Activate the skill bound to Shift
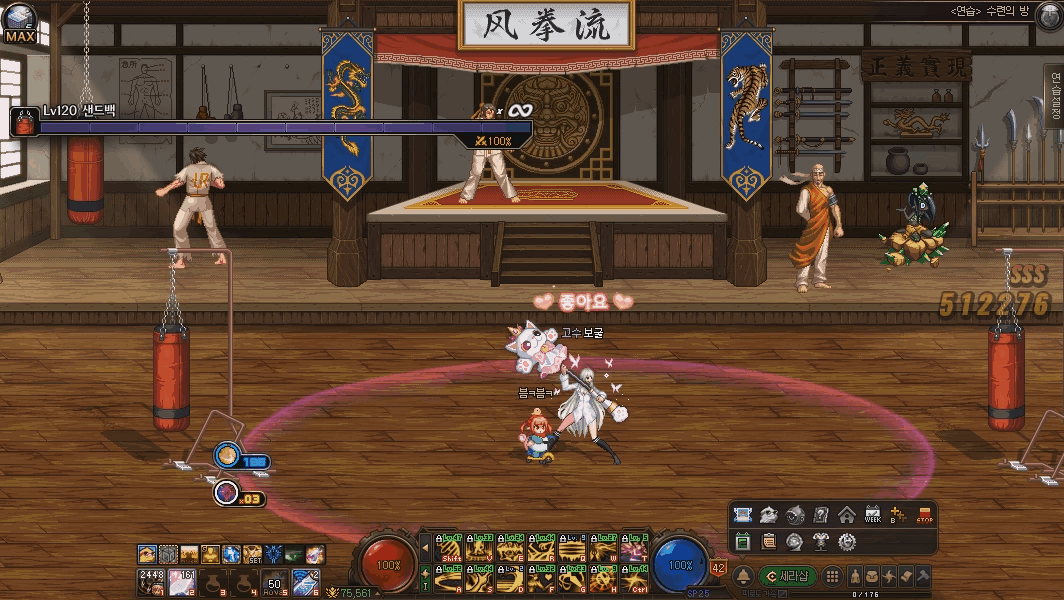 451,548
